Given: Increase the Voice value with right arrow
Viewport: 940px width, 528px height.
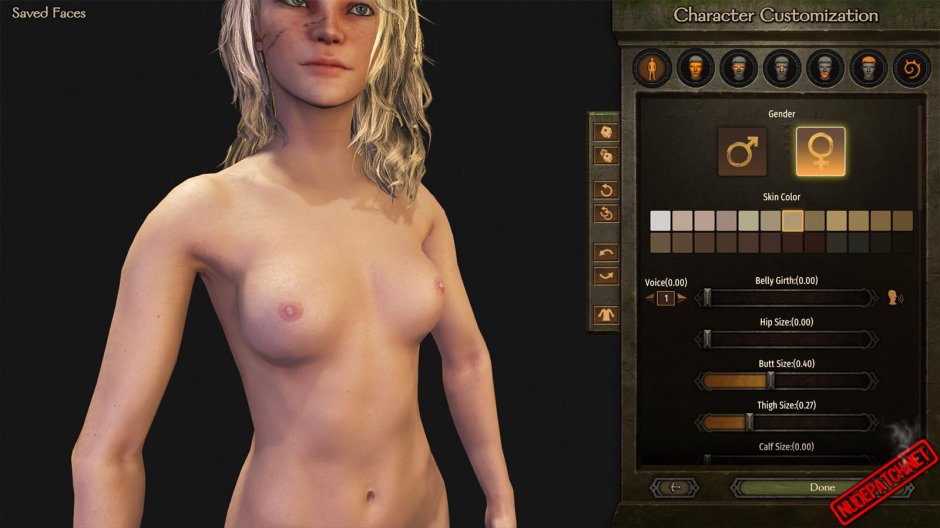Looking at the screenshot, I should click(x=681, y=298).
